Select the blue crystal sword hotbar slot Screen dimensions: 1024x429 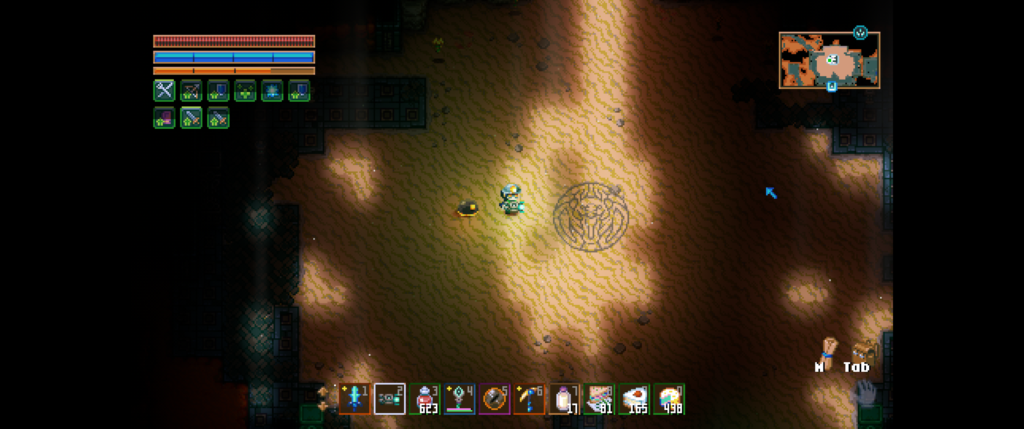click(x=354, y=399)
